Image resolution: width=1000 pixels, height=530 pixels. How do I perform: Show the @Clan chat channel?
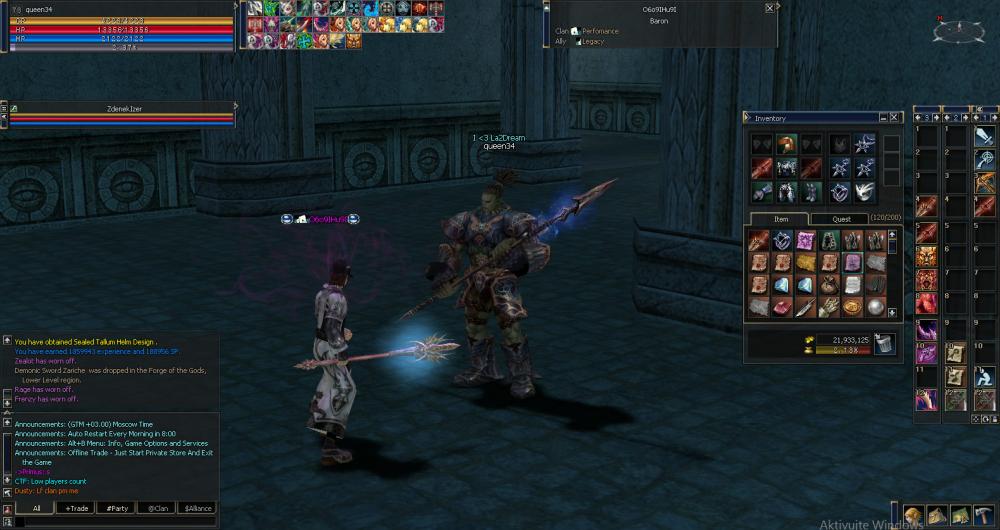[x=158, y=508]
